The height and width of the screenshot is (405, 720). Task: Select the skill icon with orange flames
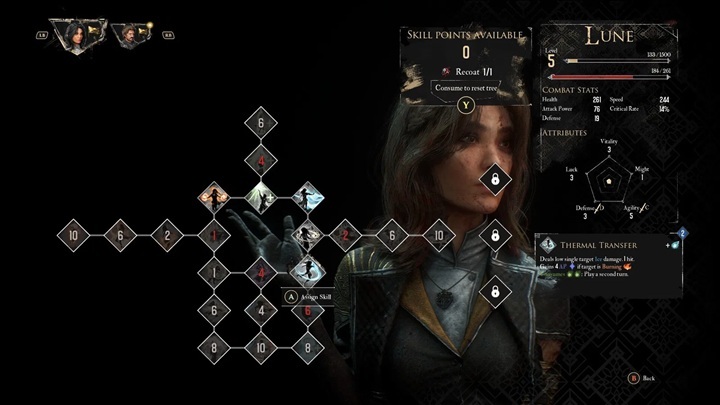[213, 193]
